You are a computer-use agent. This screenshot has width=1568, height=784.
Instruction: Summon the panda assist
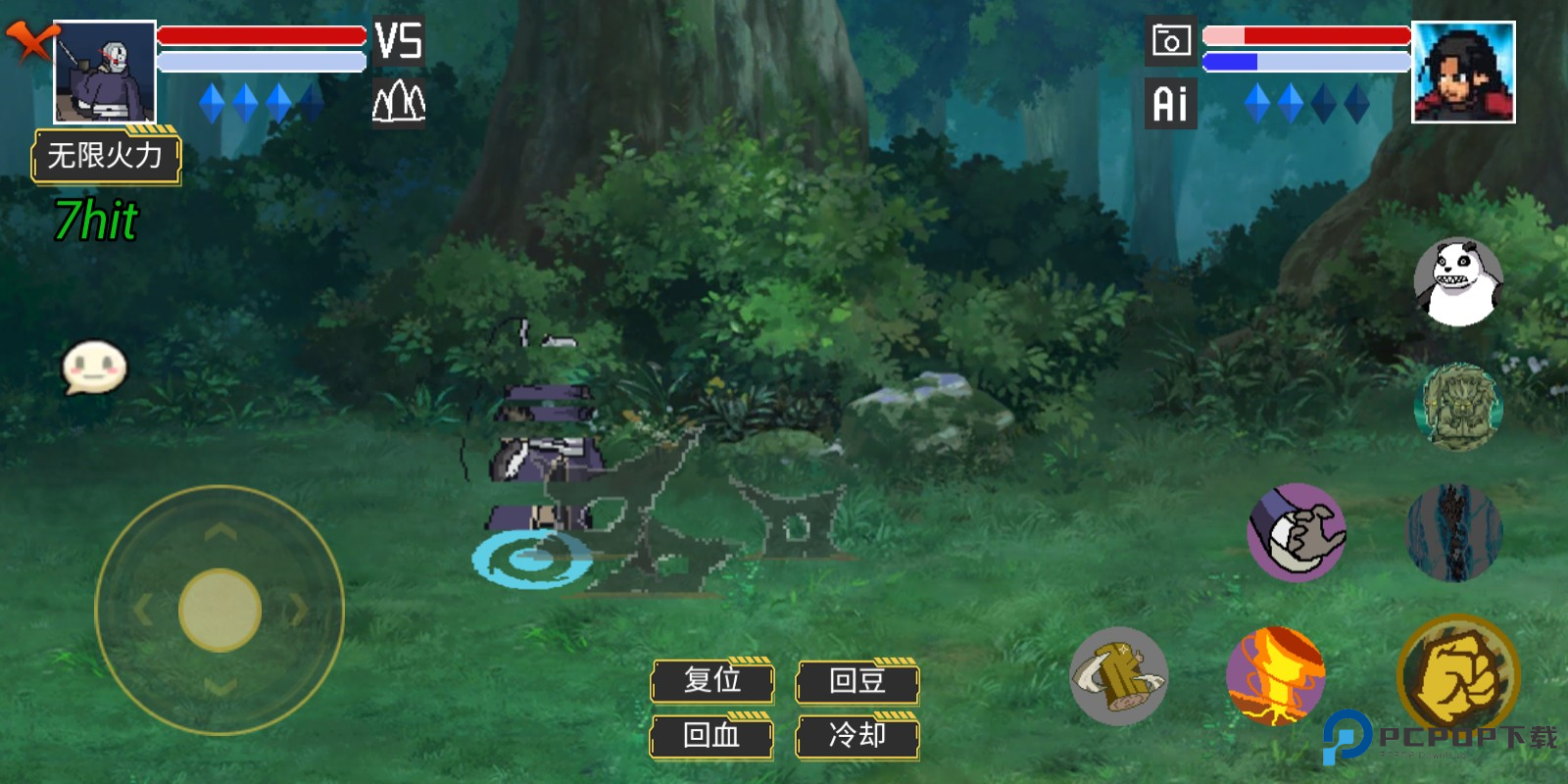(1458, 282)
